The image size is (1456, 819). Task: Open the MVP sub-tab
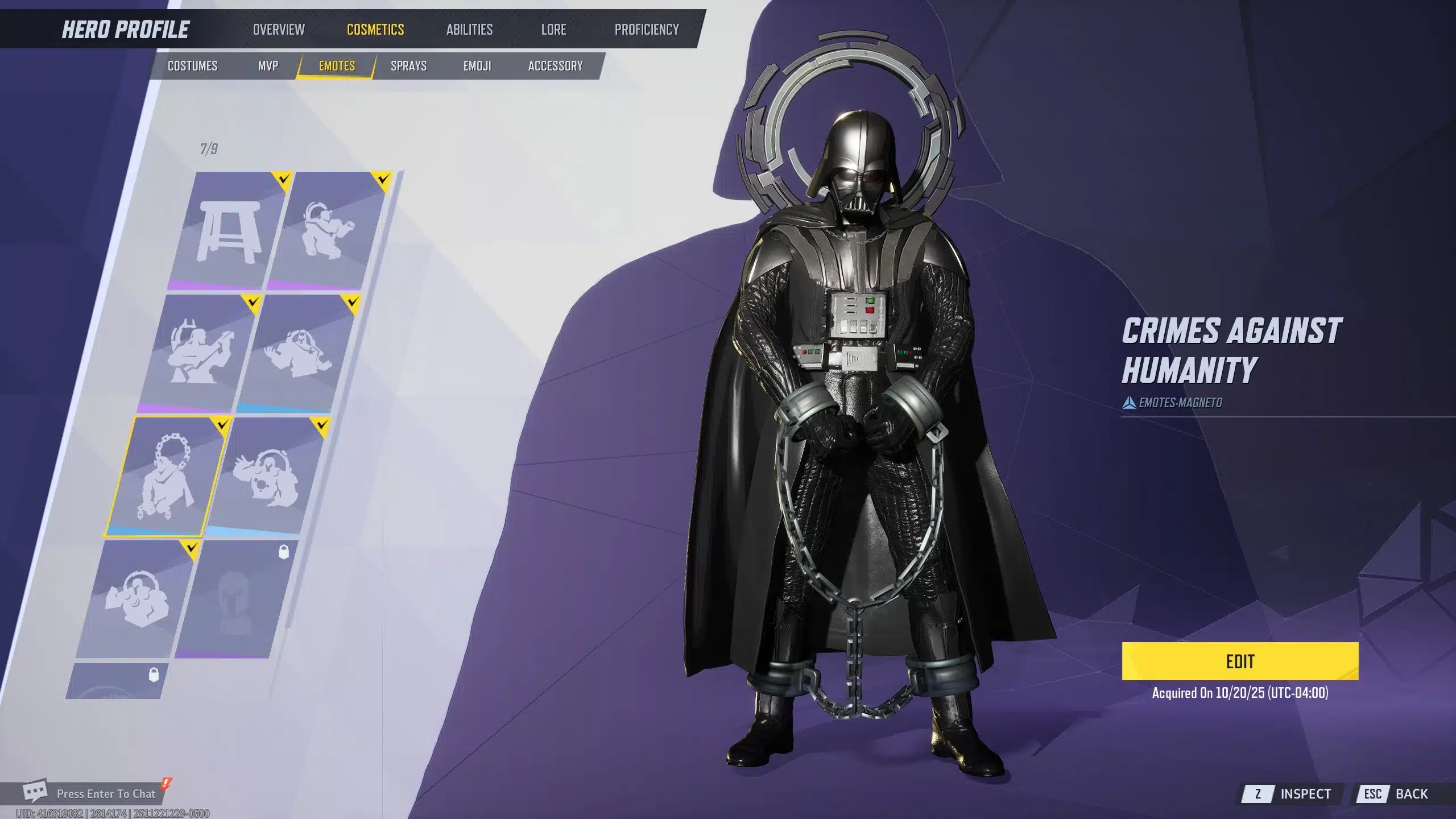[x=268, y=66]
